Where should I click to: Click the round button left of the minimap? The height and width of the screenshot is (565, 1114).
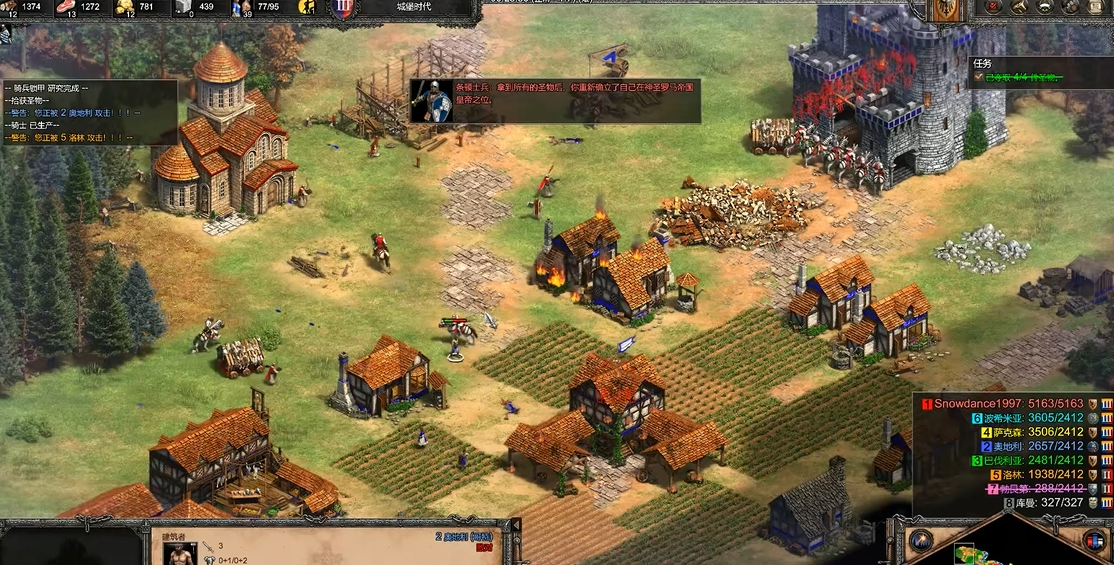(x=921, y=541)
